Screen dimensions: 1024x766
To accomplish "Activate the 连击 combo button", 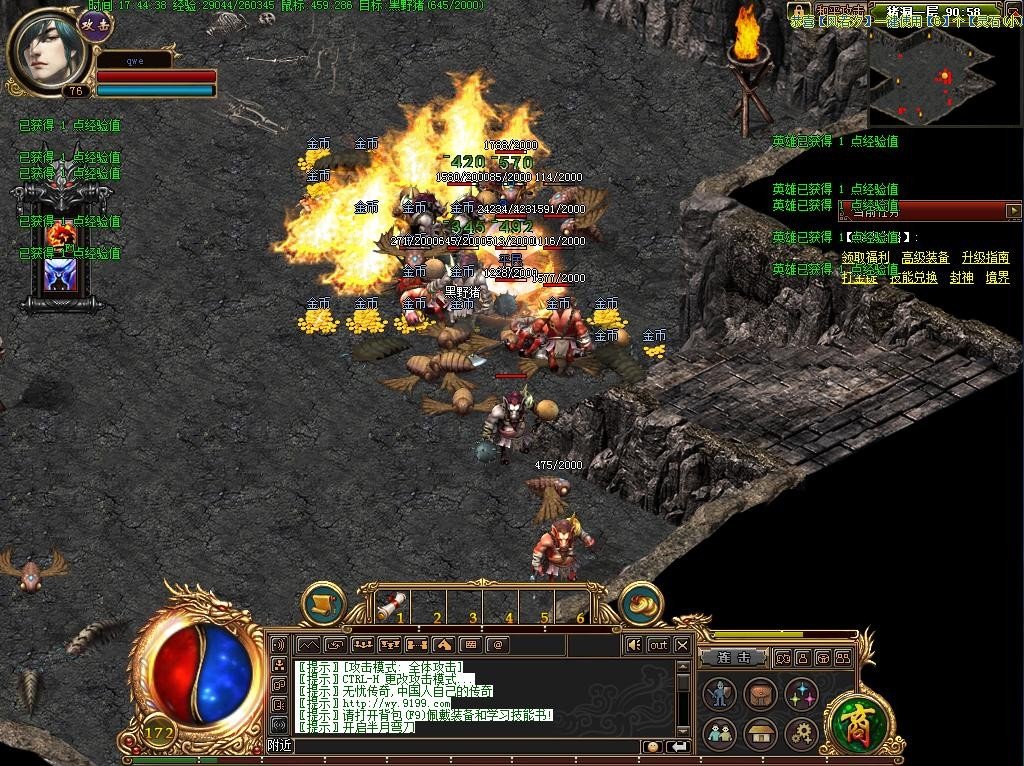I will [x=733, y=658].
